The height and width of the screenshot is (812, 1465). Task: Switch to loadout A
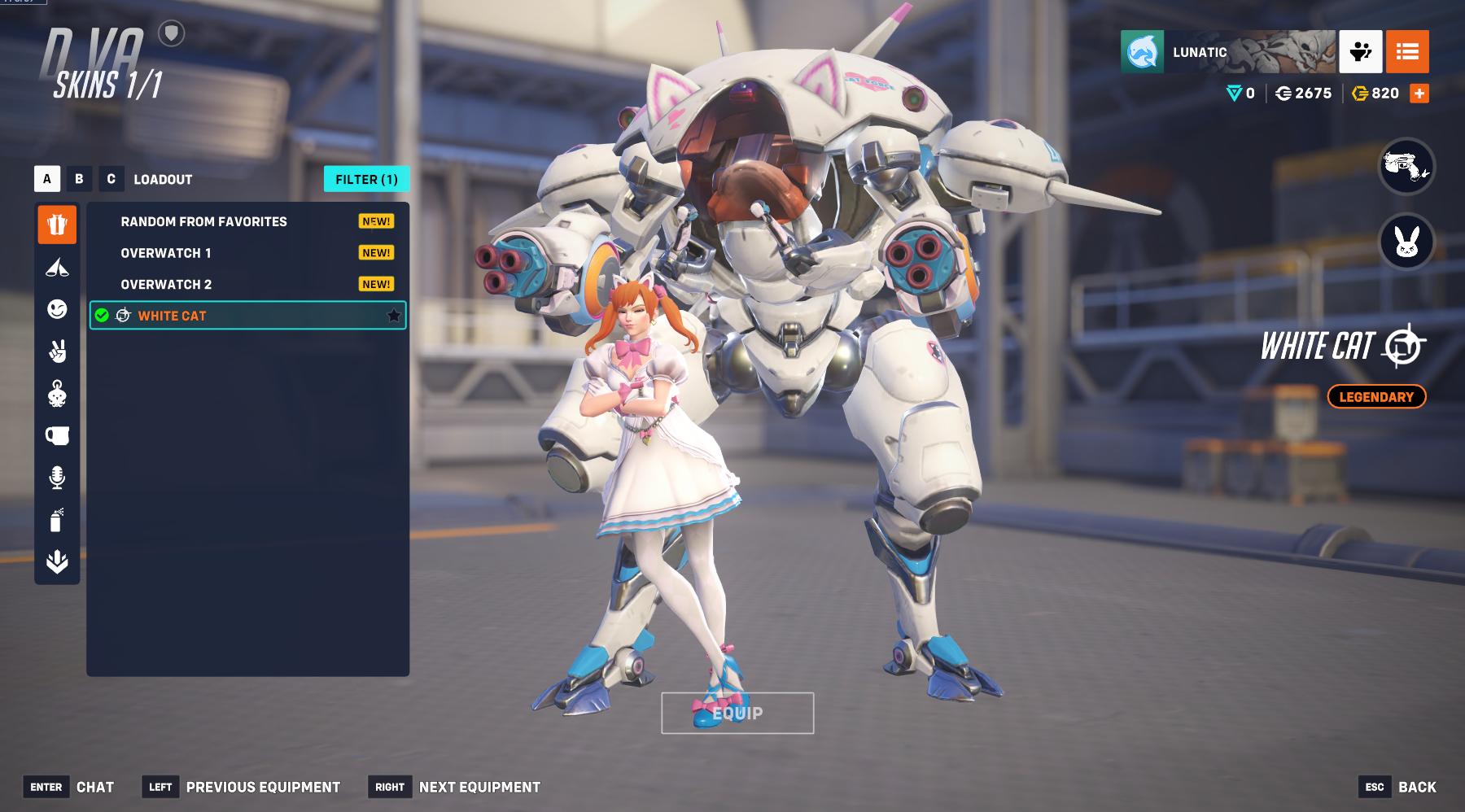click(x=47, y=179)
